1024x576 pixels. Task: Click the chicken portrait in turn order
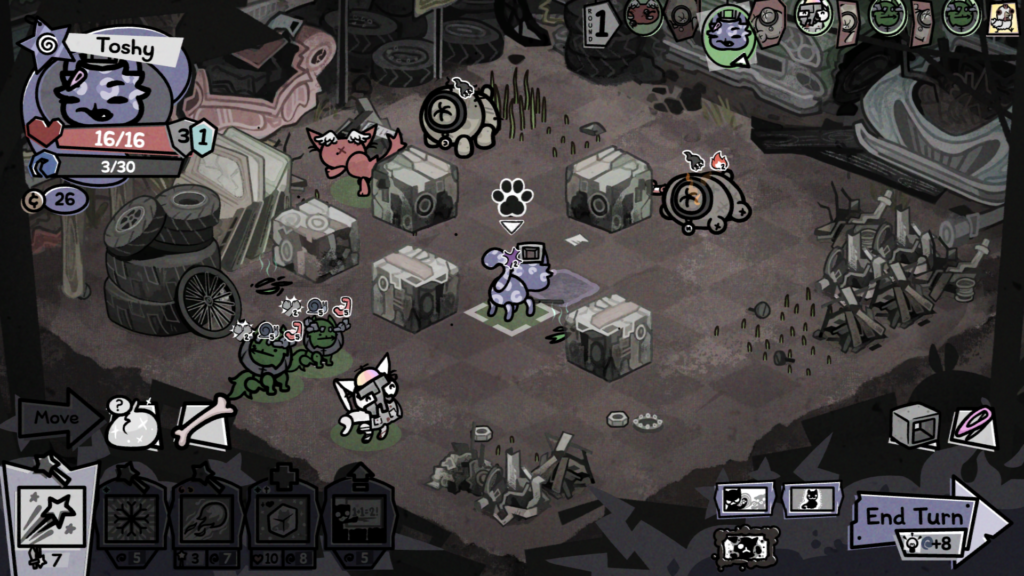(x=998, y=17)
